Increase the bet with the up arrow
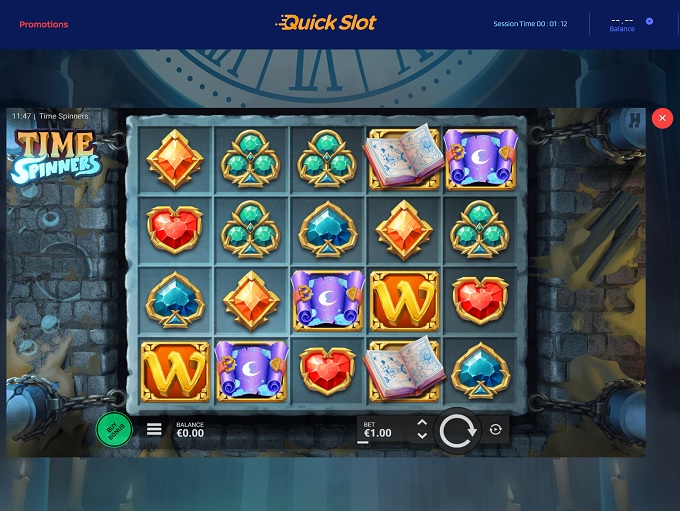 click(x=422, y=424)
